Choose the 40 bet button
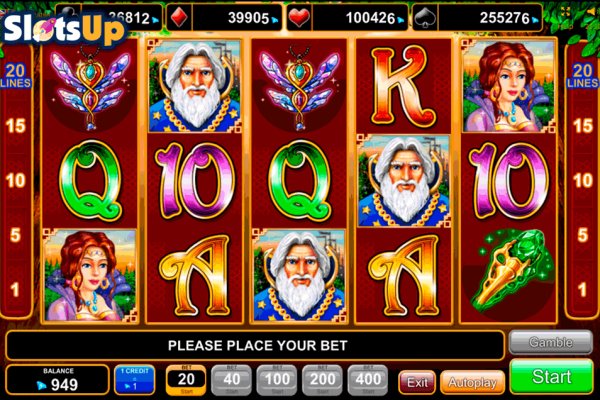This screenshot has height=400, width=600. tap(232, 380)
